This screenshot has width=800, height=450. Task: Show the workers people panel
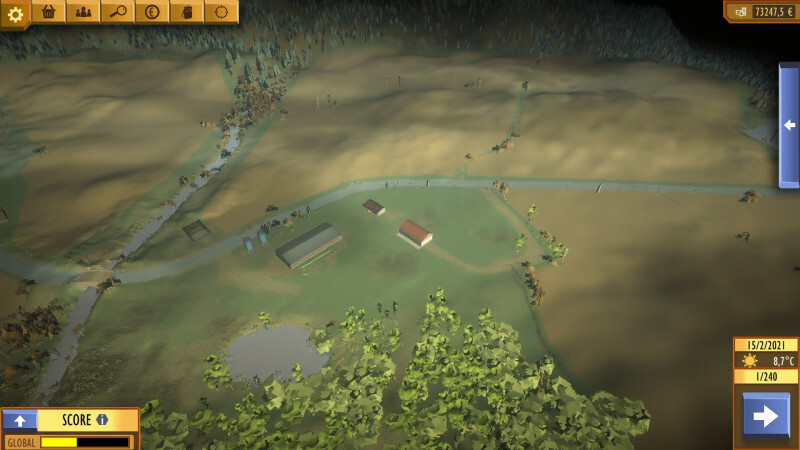[83, 12]
